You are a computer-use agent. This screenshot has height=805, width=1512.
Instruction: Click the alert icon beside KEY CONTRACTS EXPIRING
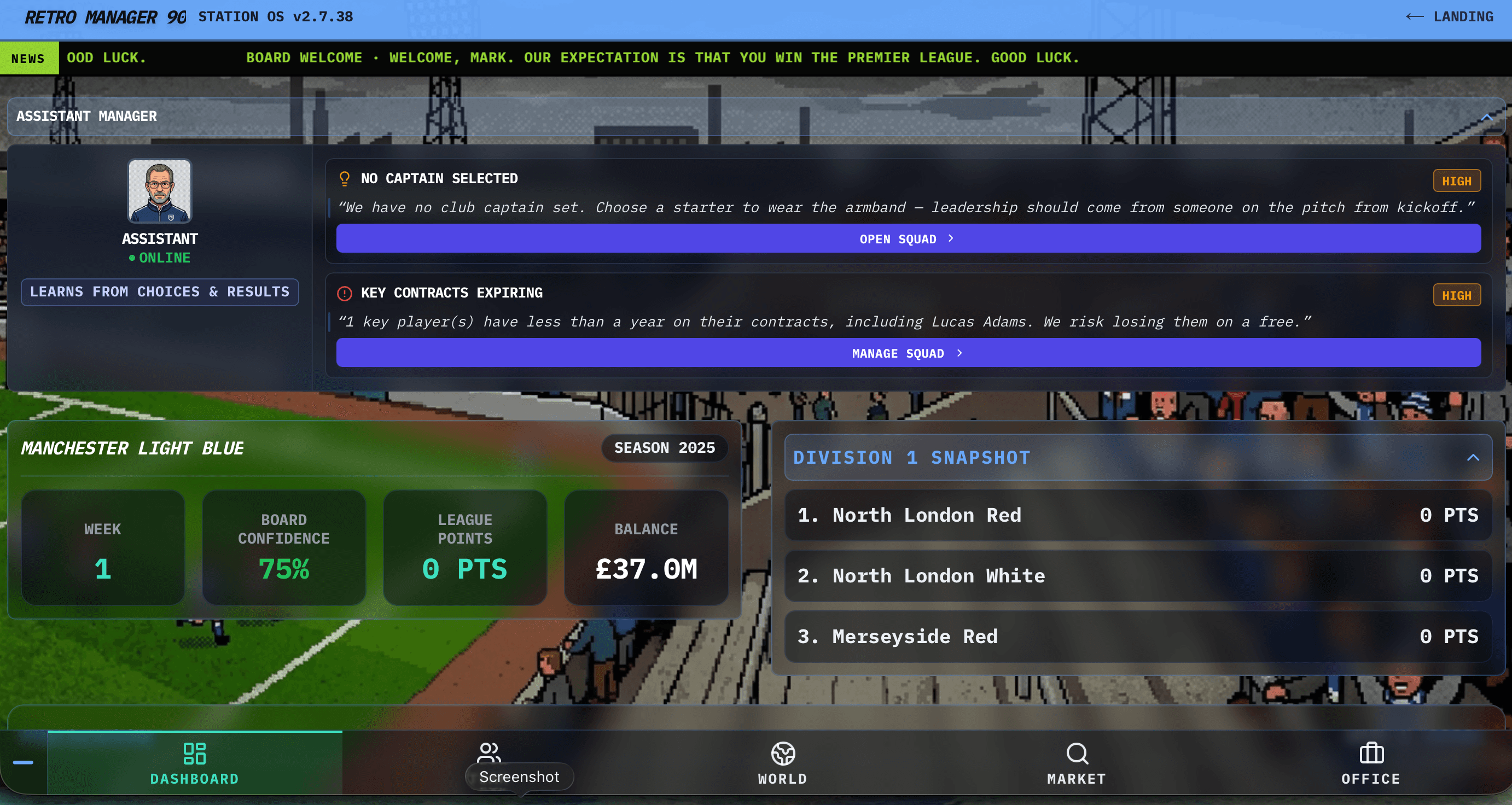(x=344, y=292)
